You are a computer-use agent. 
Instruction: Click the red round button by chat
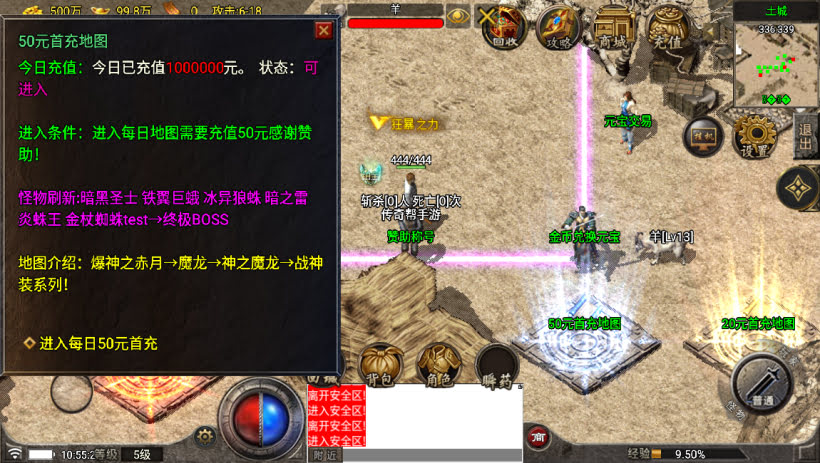538,436
